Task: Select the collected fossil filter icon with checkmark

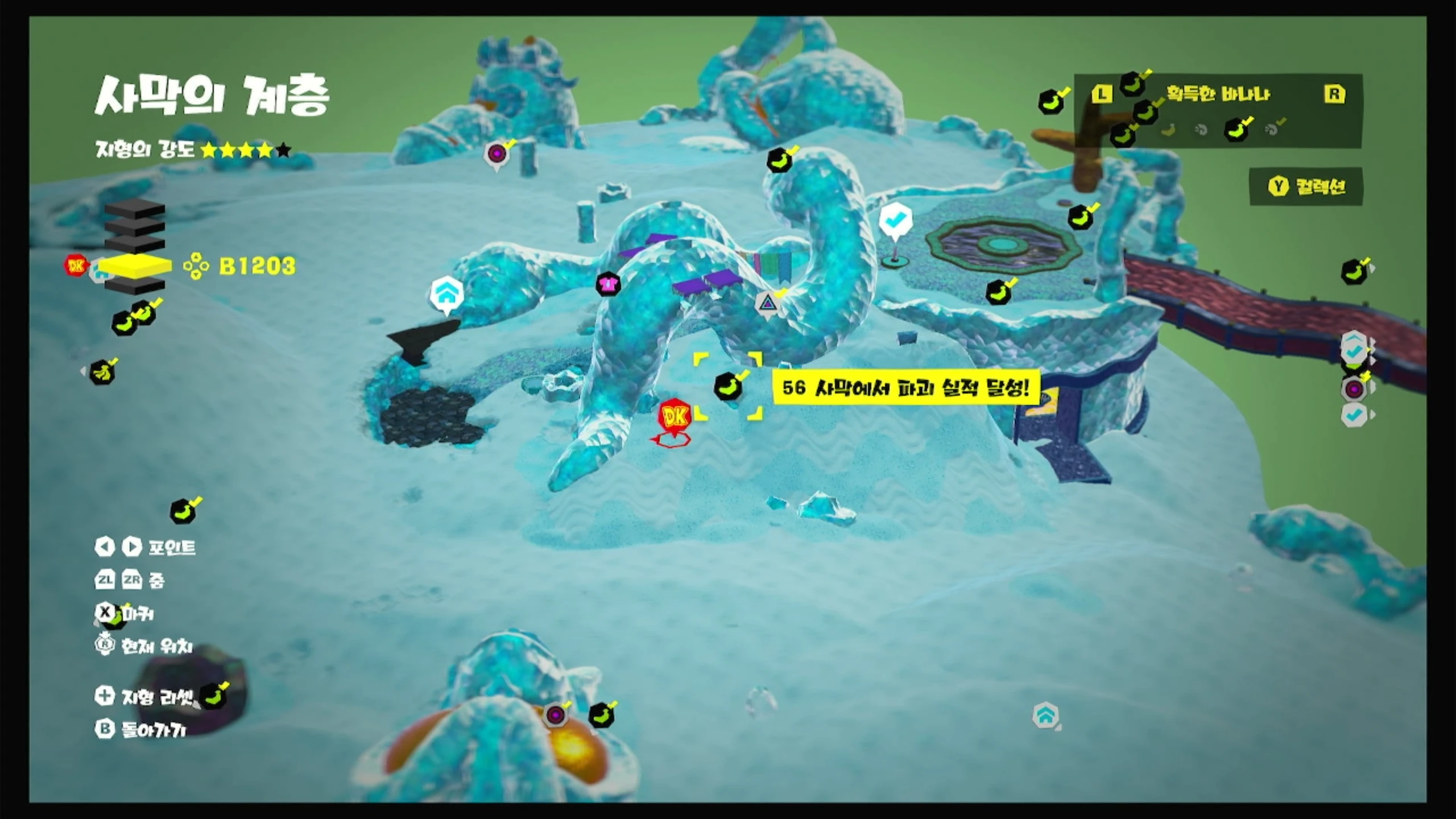Action: [1273, 130]
